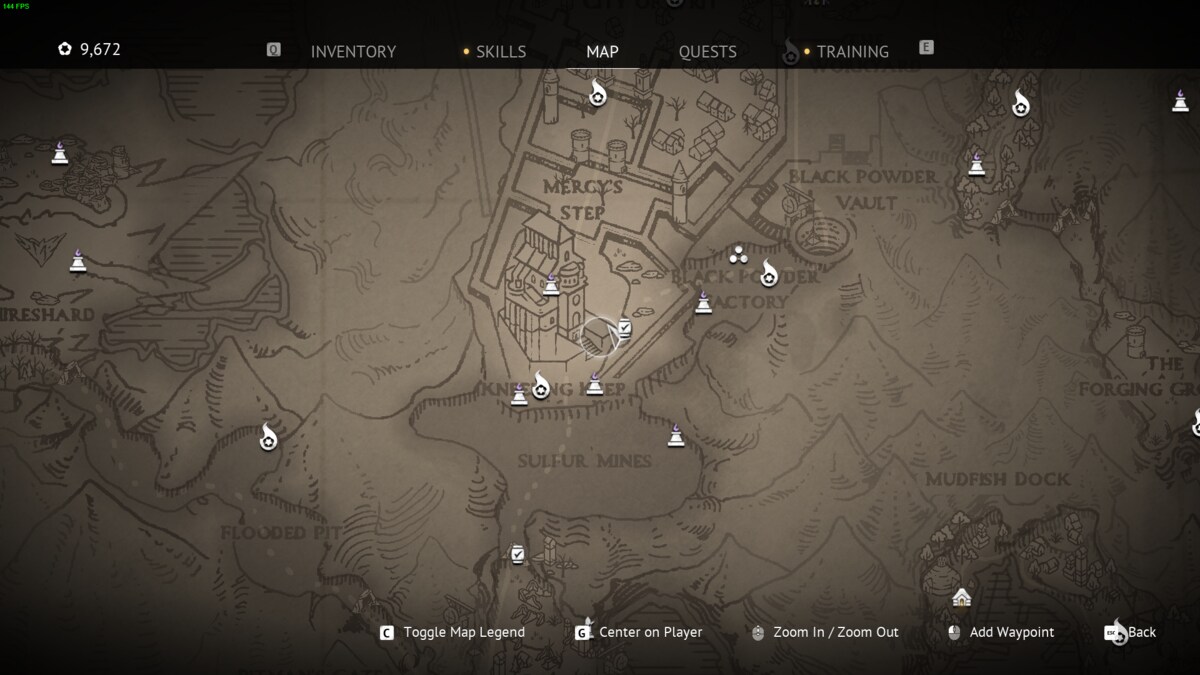Switch to the Inventory tab
The height and width of the screenshot is (675, 1200).
[353, 51]
